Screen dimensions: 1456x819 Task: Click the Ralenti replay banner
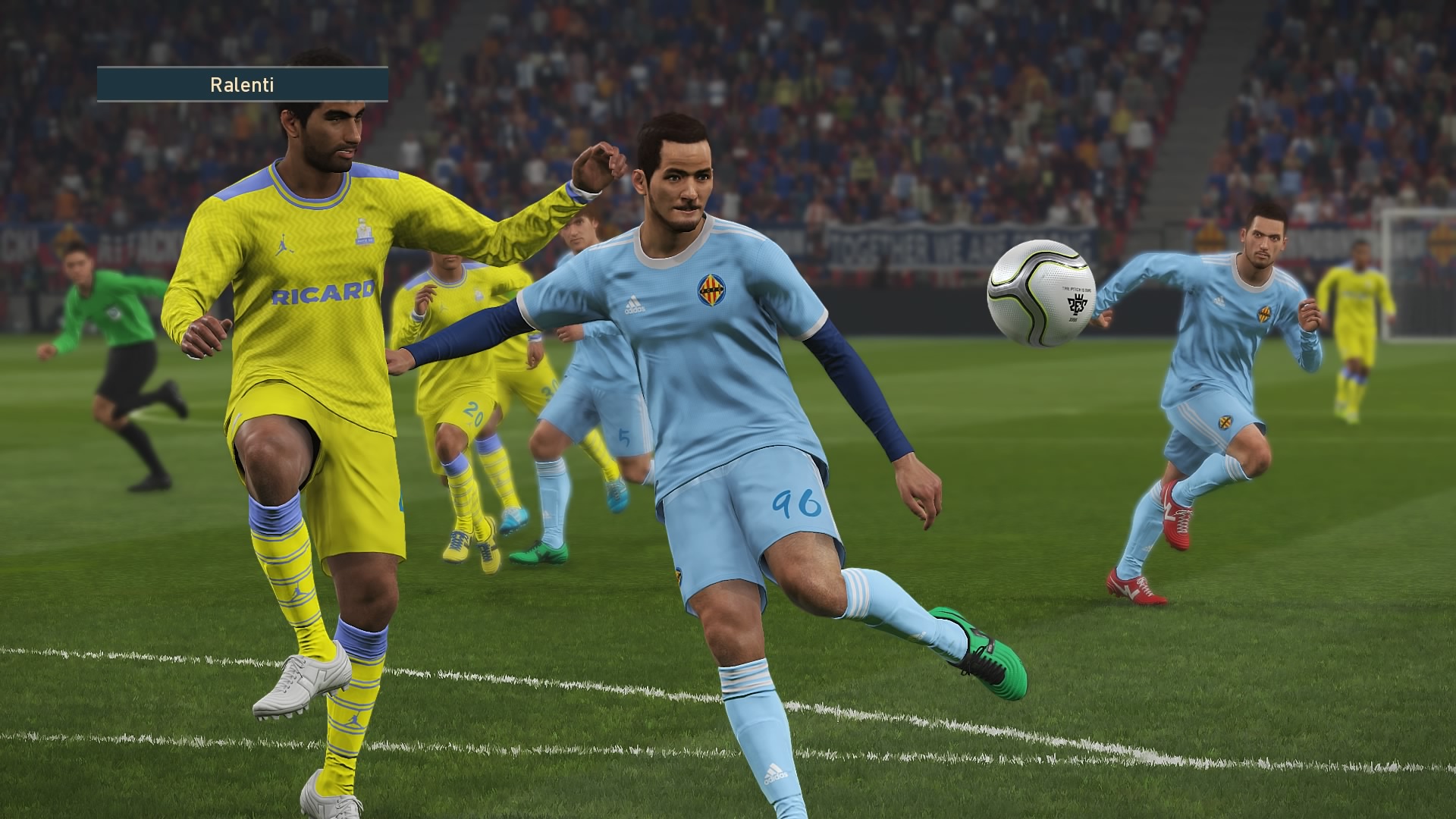tap(242, 84)
